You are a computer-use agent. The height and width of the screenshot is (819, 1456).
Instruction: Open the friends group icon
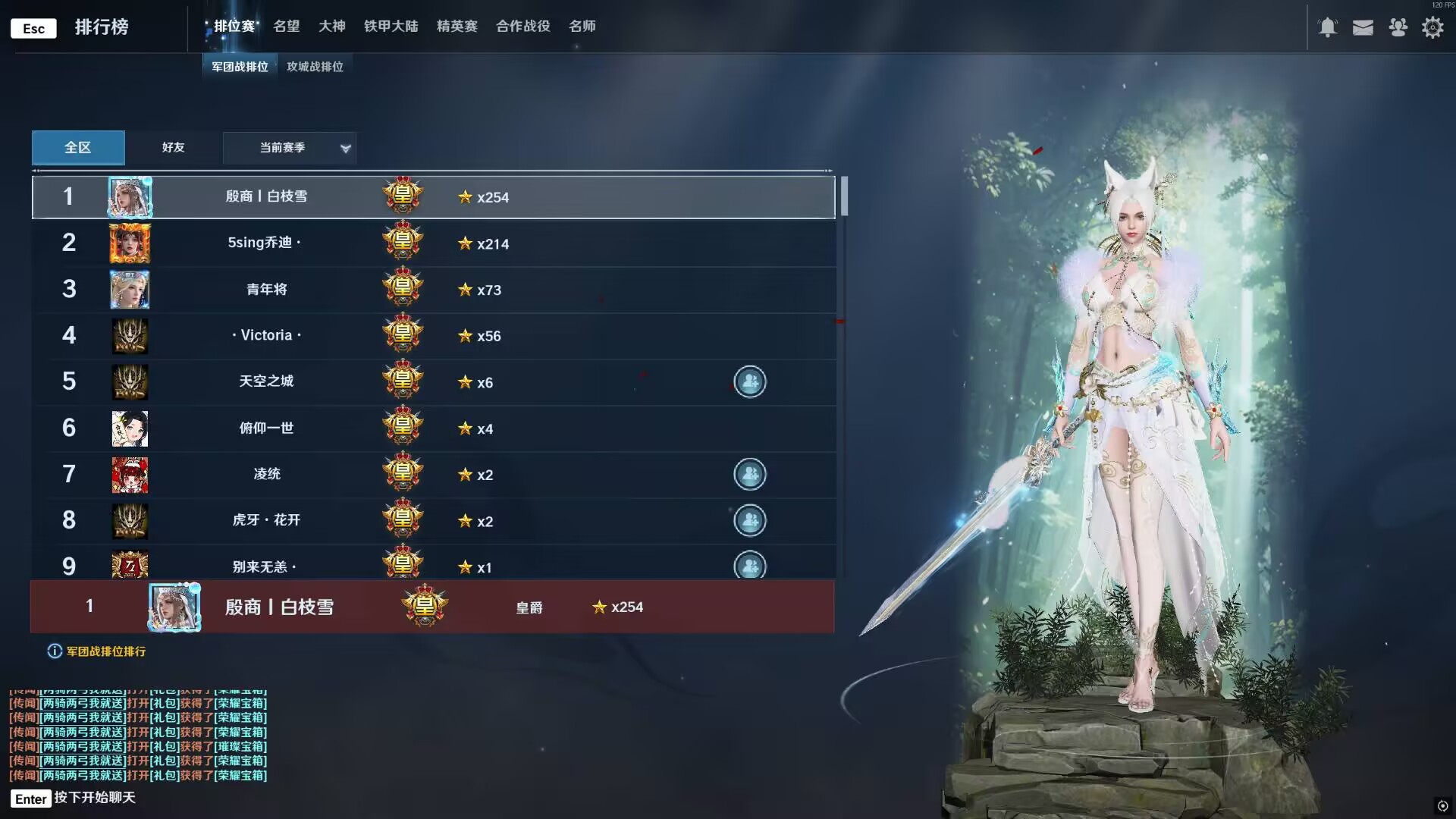[1398, 28]
